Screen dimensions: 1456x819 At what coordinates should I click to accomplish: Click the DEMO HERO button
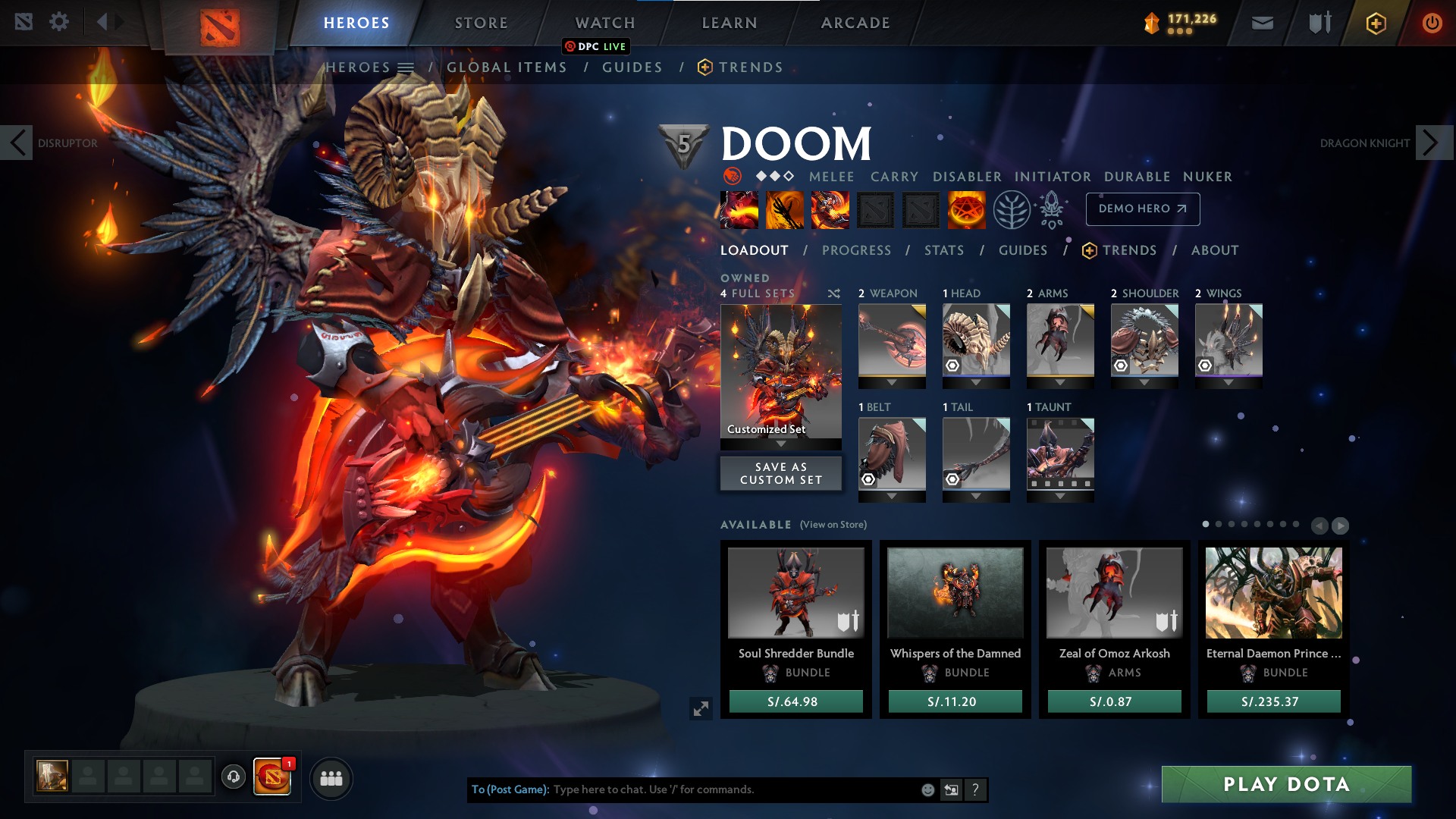pos(1143,209)
